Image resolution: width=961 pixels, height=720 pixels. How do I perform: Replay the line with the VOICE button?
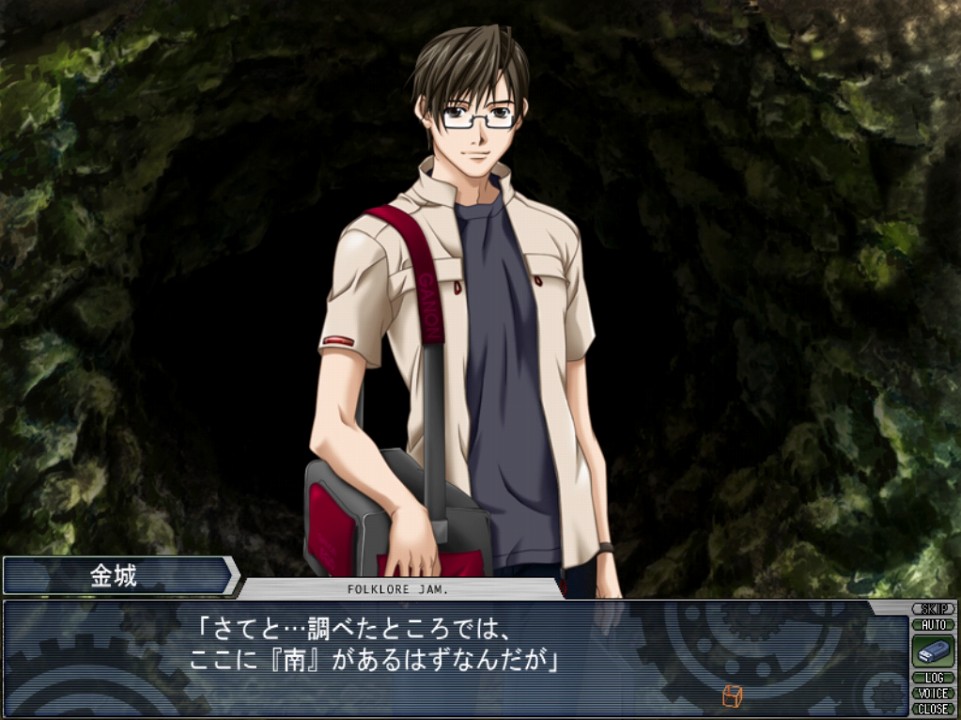click(932, 693)
